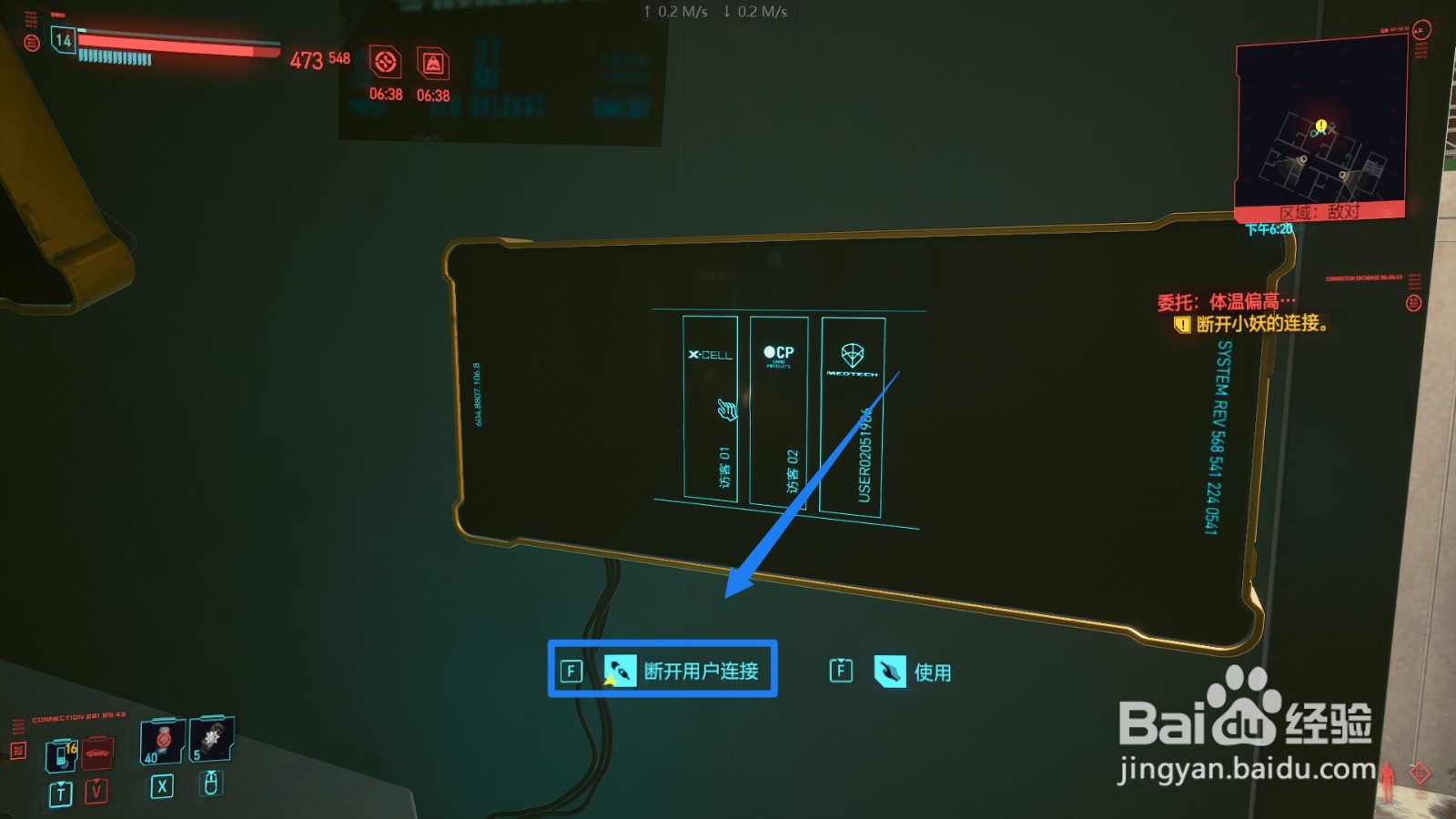The height and width of the screenshot is (819, 1456).
Task: Select the CP 访客 02 terminal panel
Action: tap(778, 410)
